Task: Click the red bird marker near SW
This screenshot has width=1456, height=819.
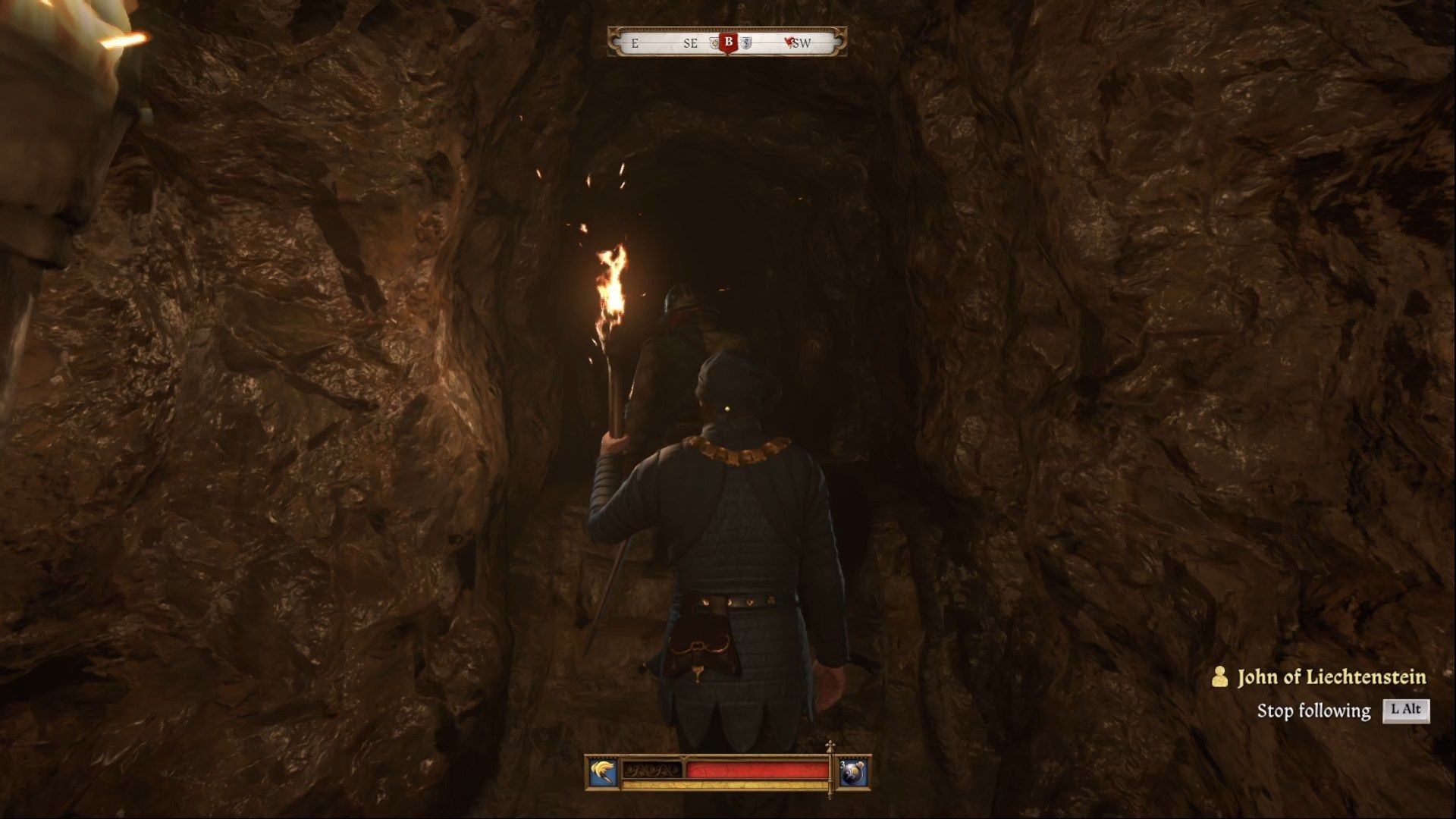Action: (791, 43)
